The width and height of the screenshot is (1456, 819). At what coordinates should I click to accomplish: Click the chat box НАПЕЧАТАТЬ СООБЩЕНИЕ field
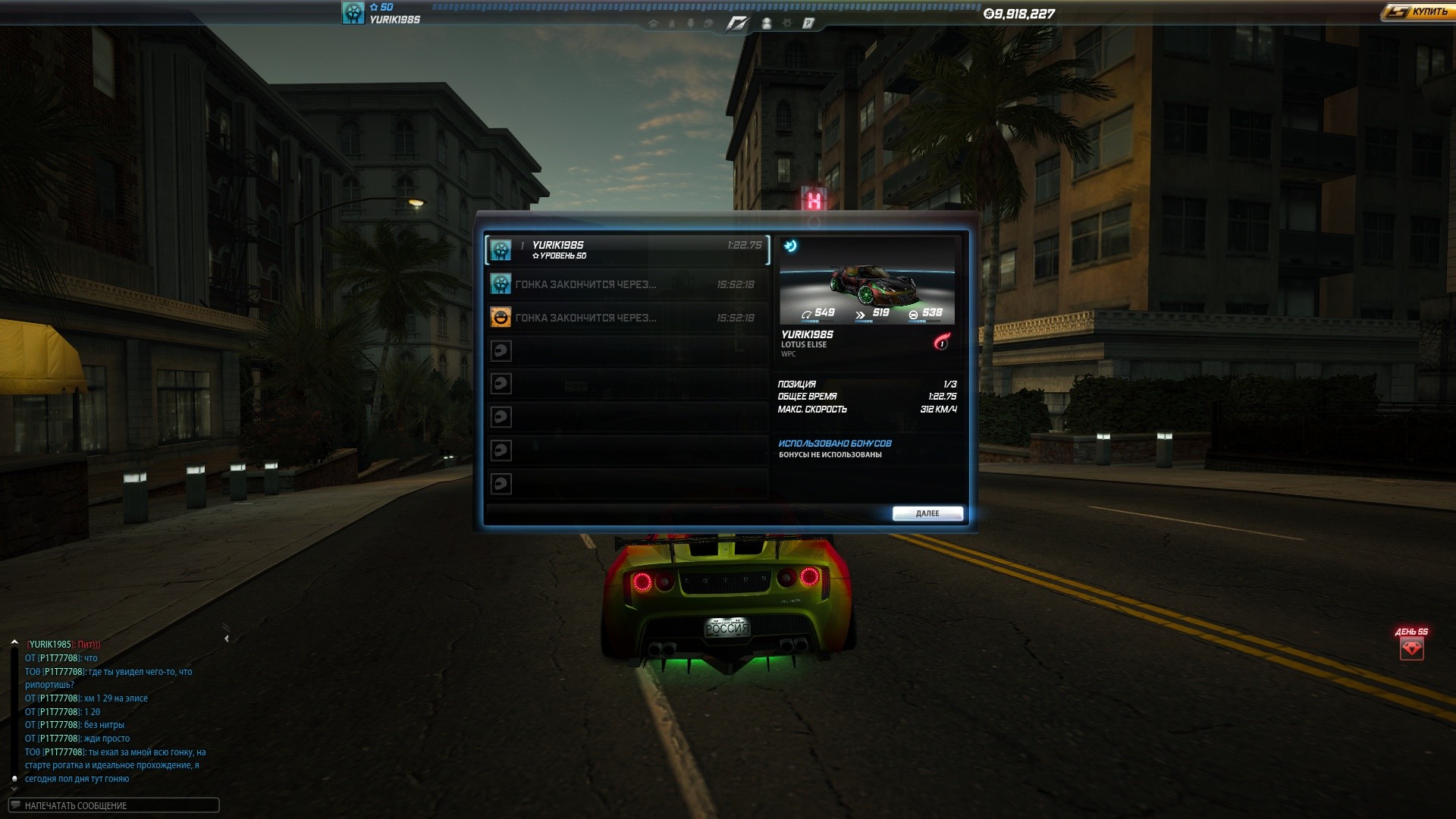point(114,805)
